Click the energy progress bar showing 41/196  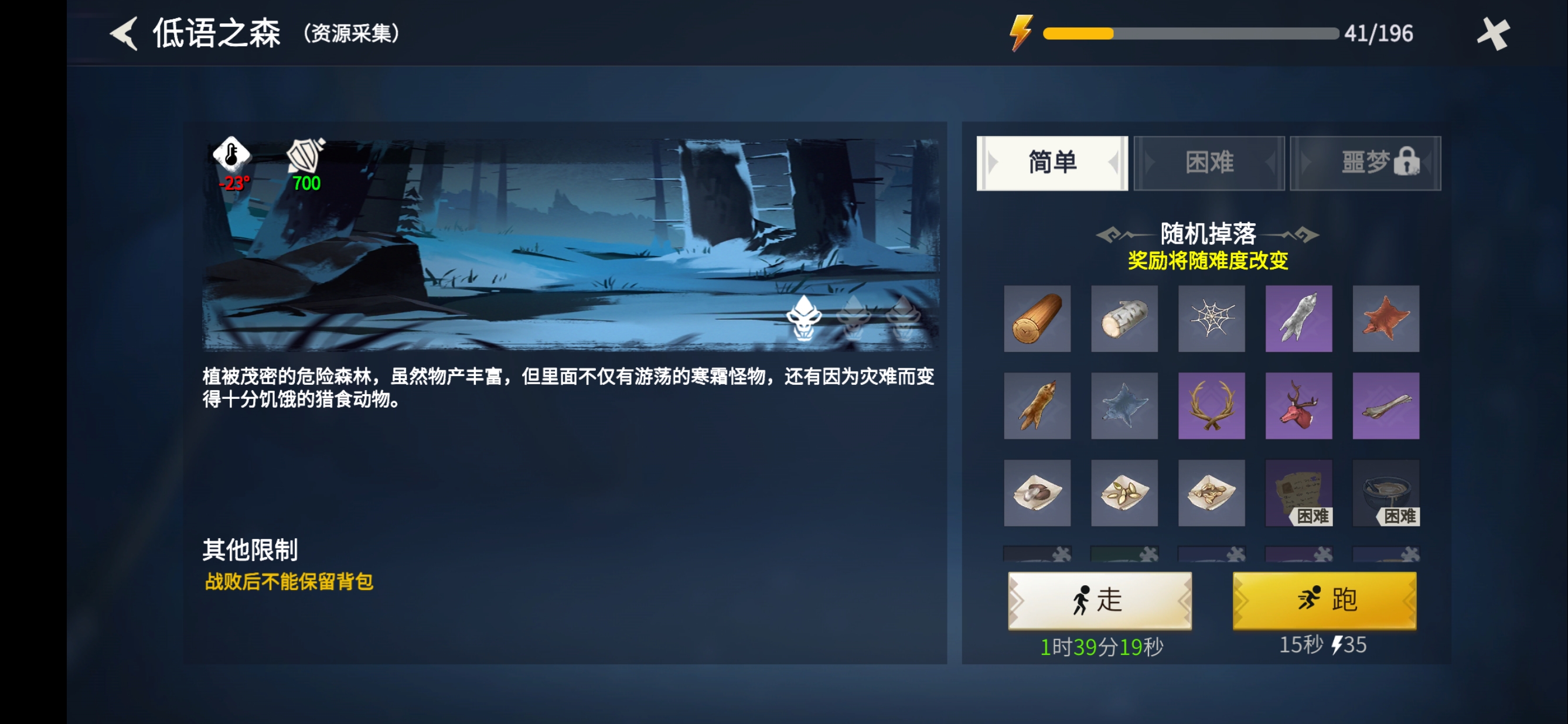[x=1187, y=35]
